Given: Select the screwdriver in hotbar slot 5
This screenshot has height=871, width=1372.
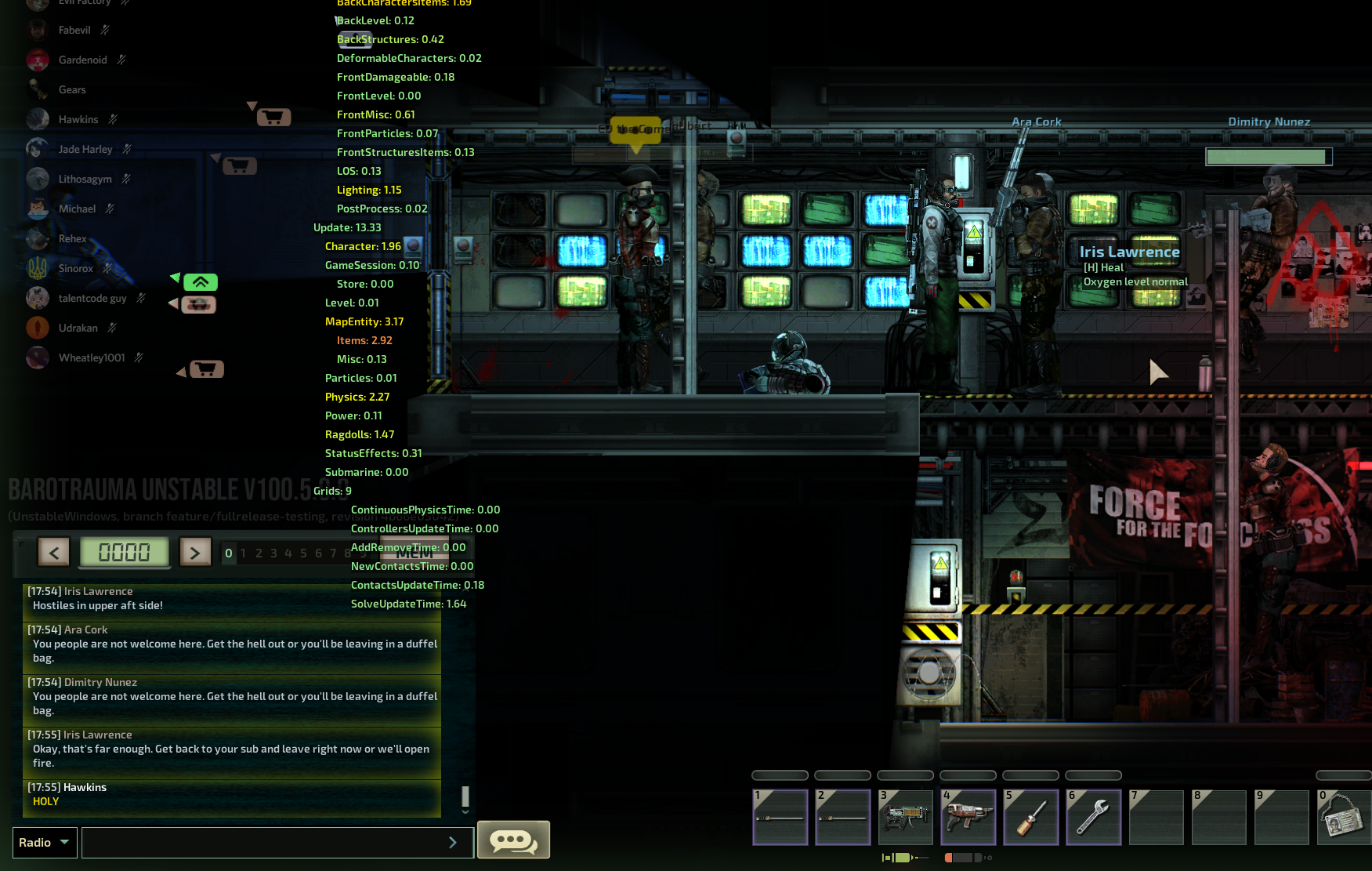Looking at the screenshot, I should pyautogui.click(x=1030, y=817).
